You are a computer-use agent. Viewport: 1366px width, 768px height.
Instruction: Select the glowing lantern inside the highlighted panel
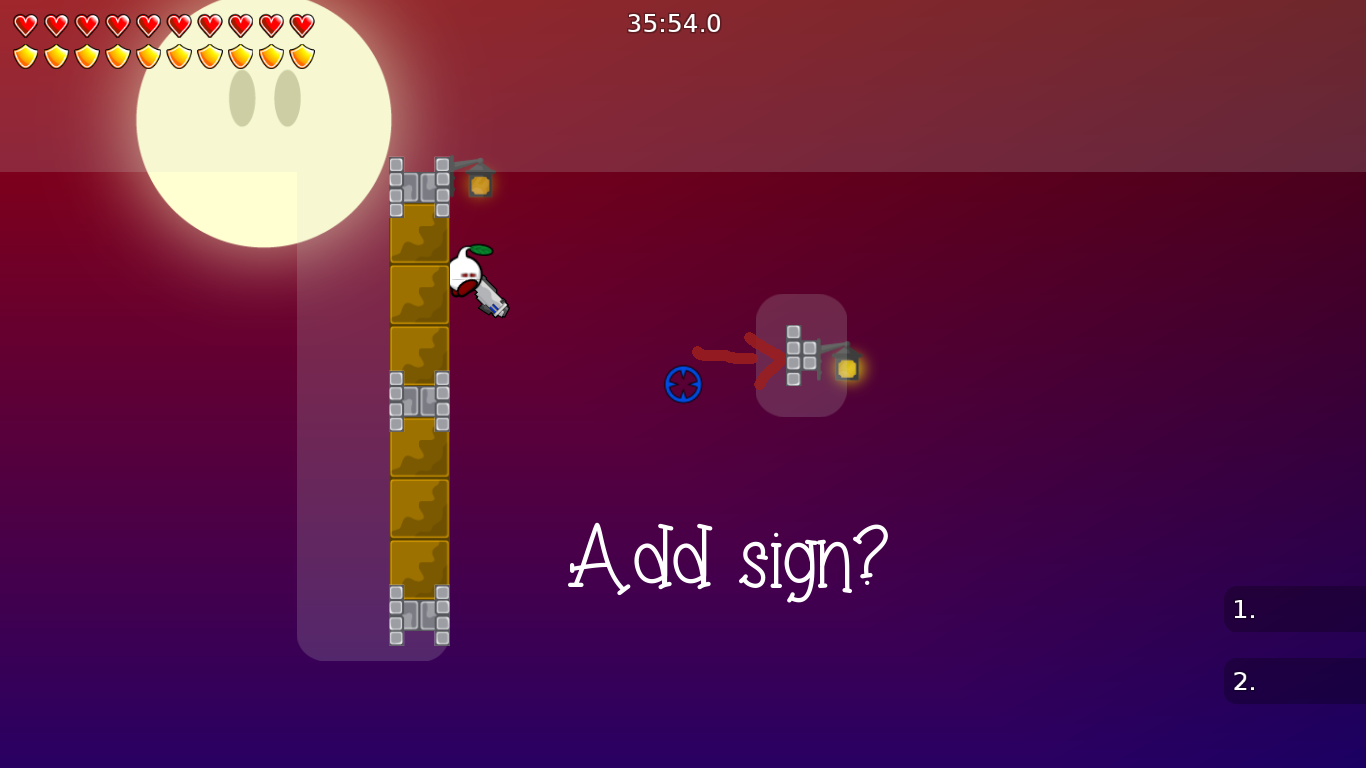847,368
